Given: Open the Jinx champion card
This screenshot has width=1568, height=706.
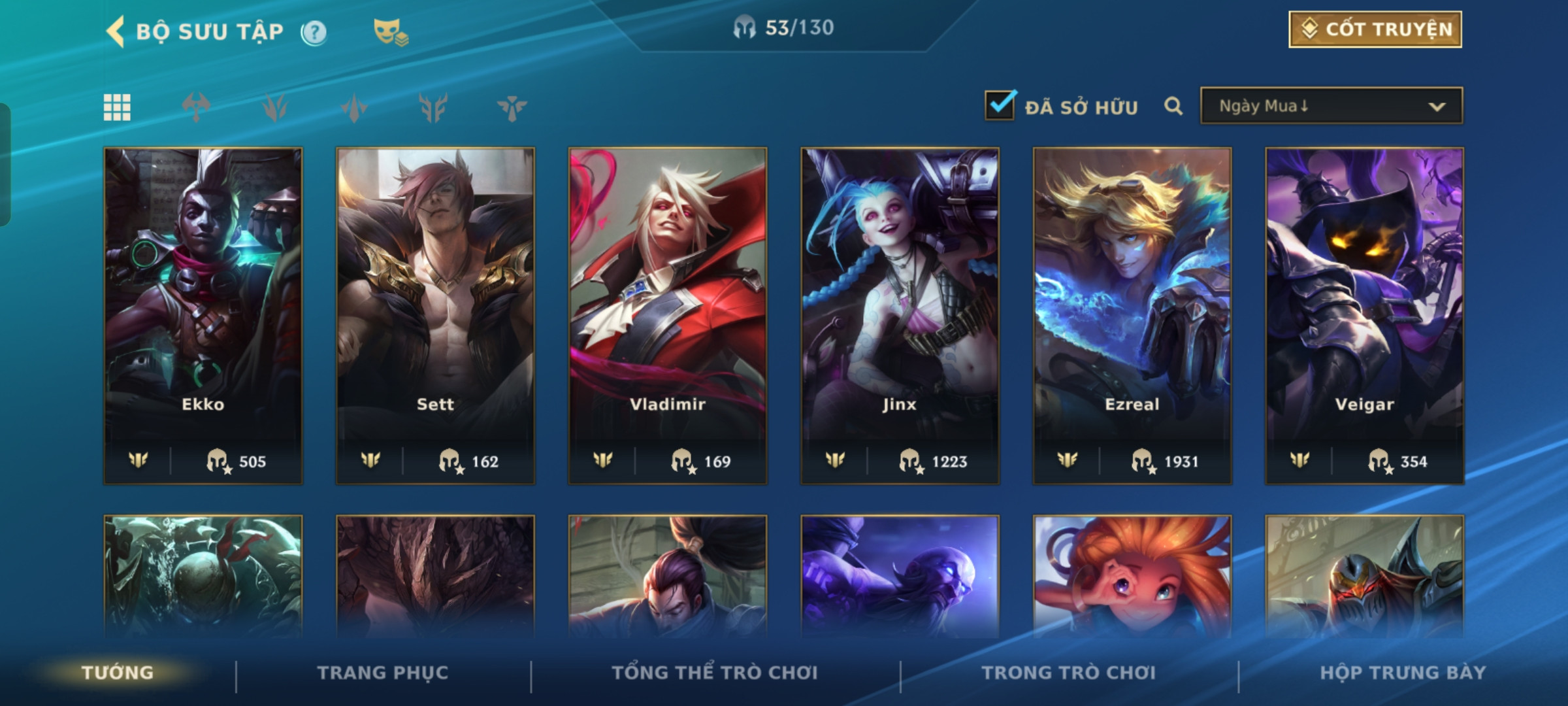Looking at the screenshot, I should [x=900, y=315].
